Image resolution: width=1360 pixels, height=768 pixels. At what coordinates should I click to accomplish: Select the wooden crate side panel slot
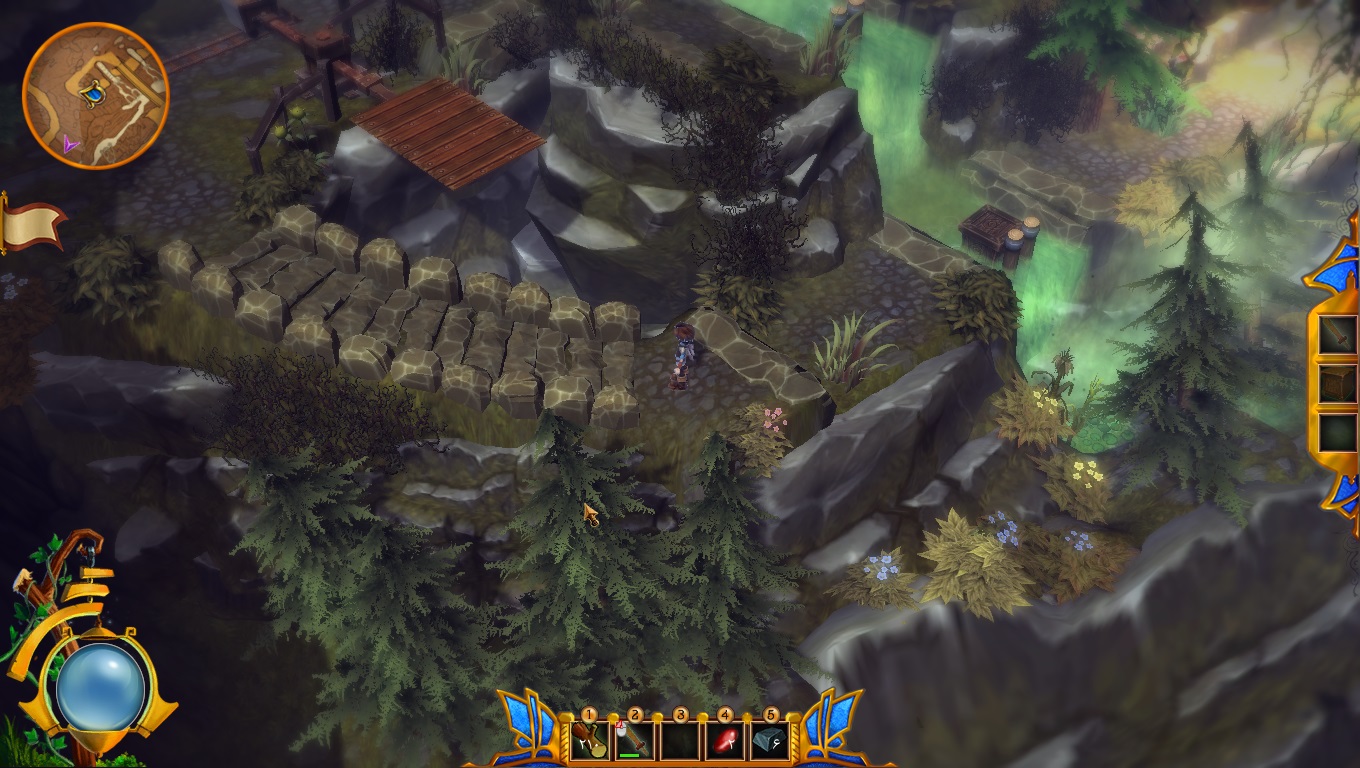[1337, 383]
